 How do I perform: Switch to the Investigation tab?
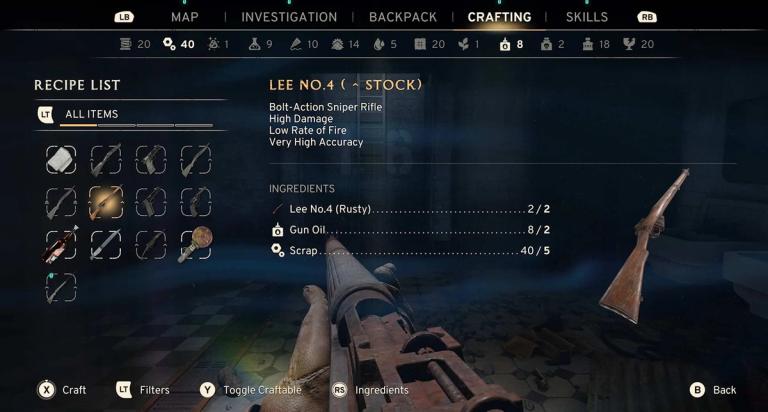289,17
